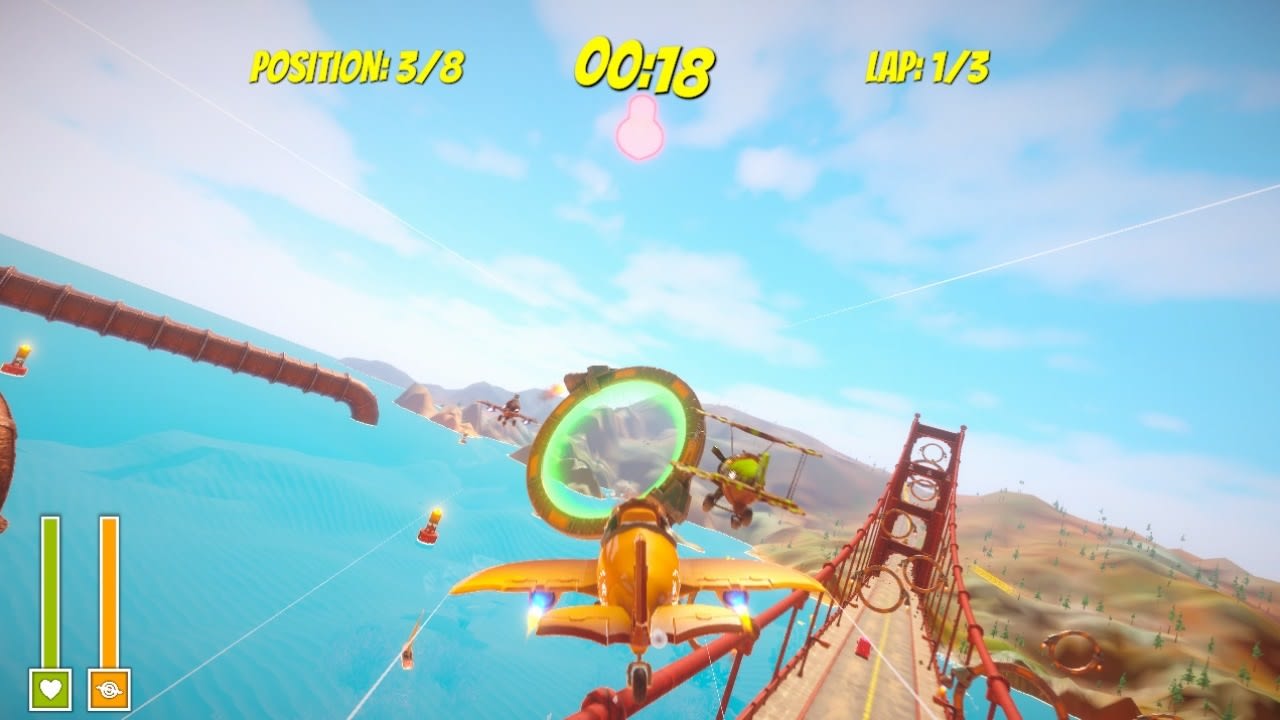This screenshot has width=1280, height=720.
Task: Click the red vehicle on the bridge deck
Action: point(862,647)
